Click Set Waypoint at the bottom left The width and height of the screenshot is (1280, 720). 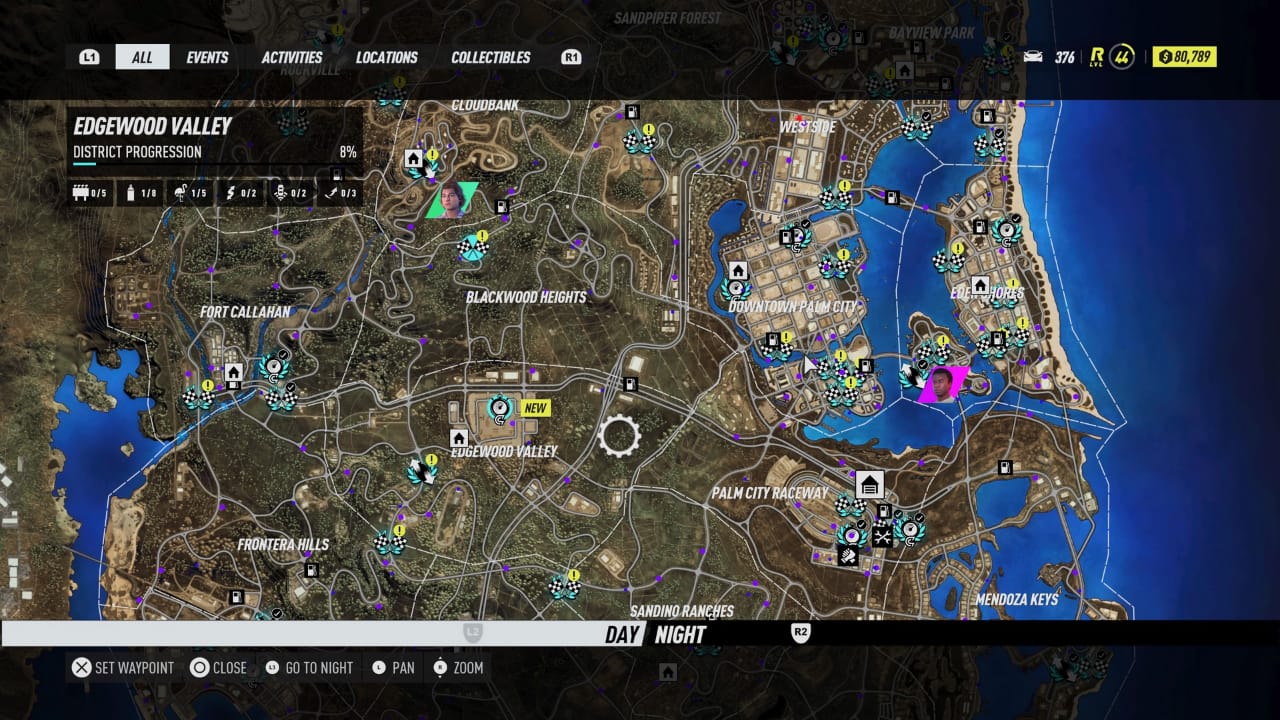(123, 667)
